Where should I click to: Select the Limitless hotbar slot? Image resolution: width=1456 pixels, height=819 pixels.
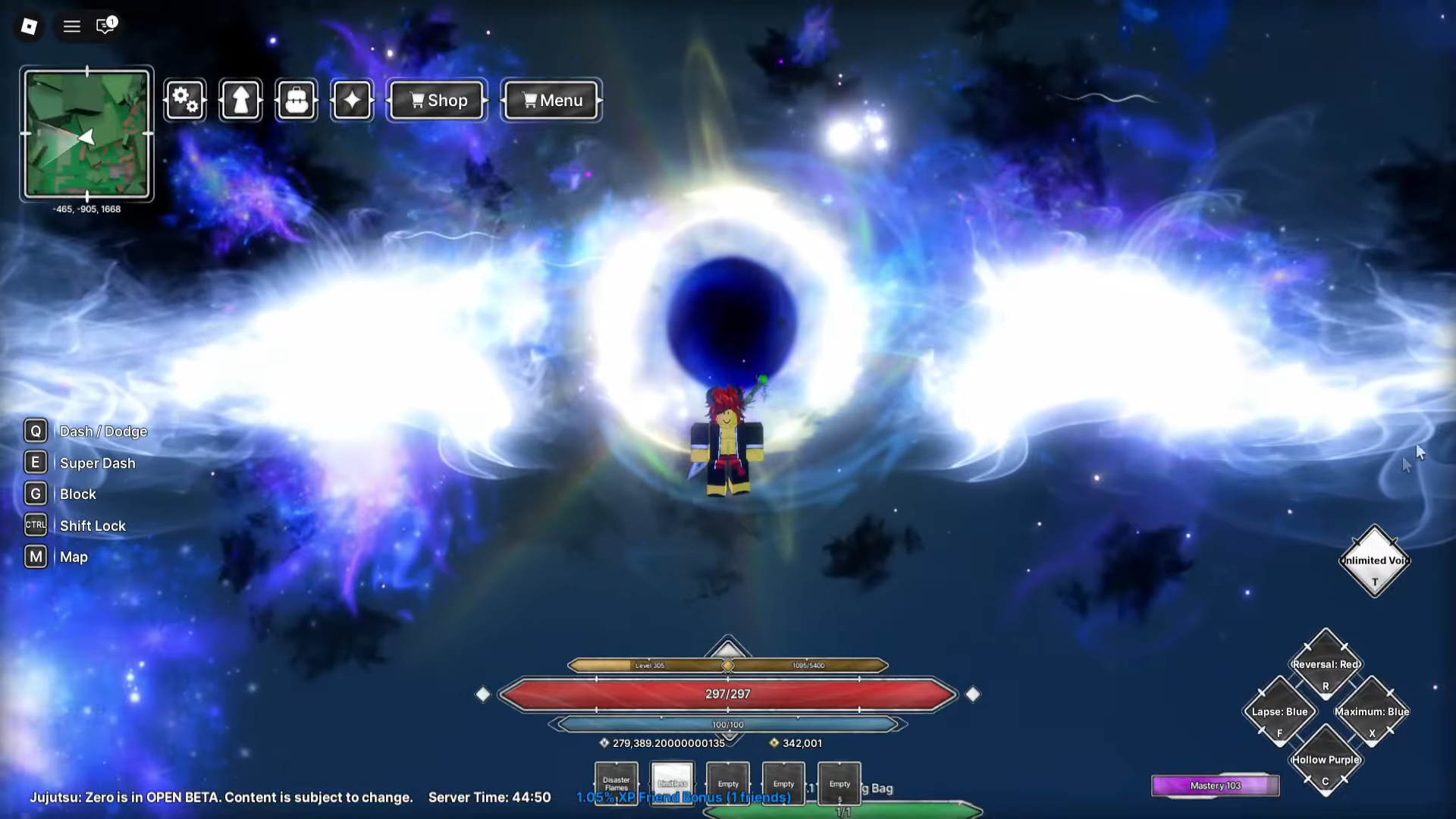point(672,783)
